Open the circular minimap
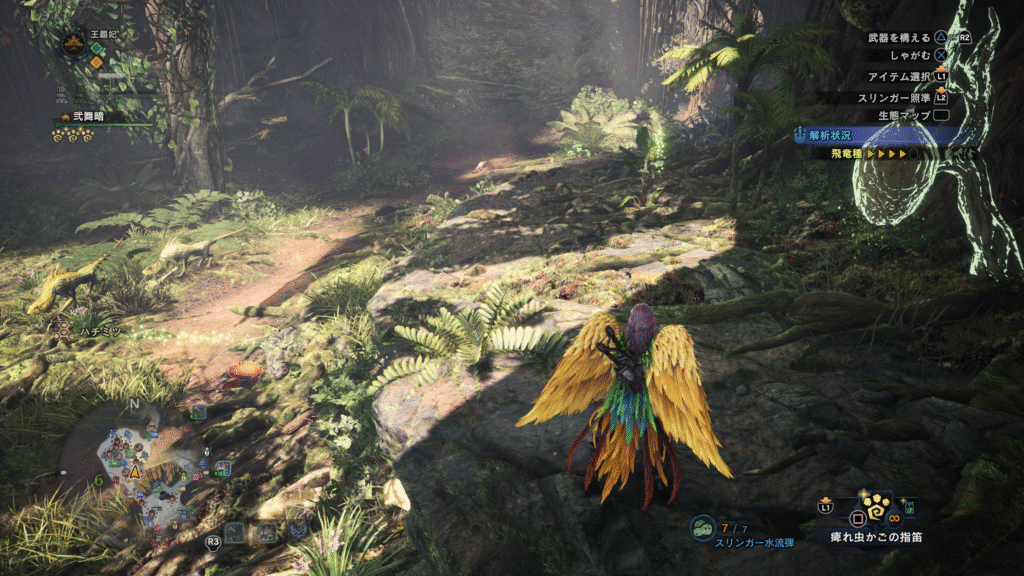 (x=147, y=468)
